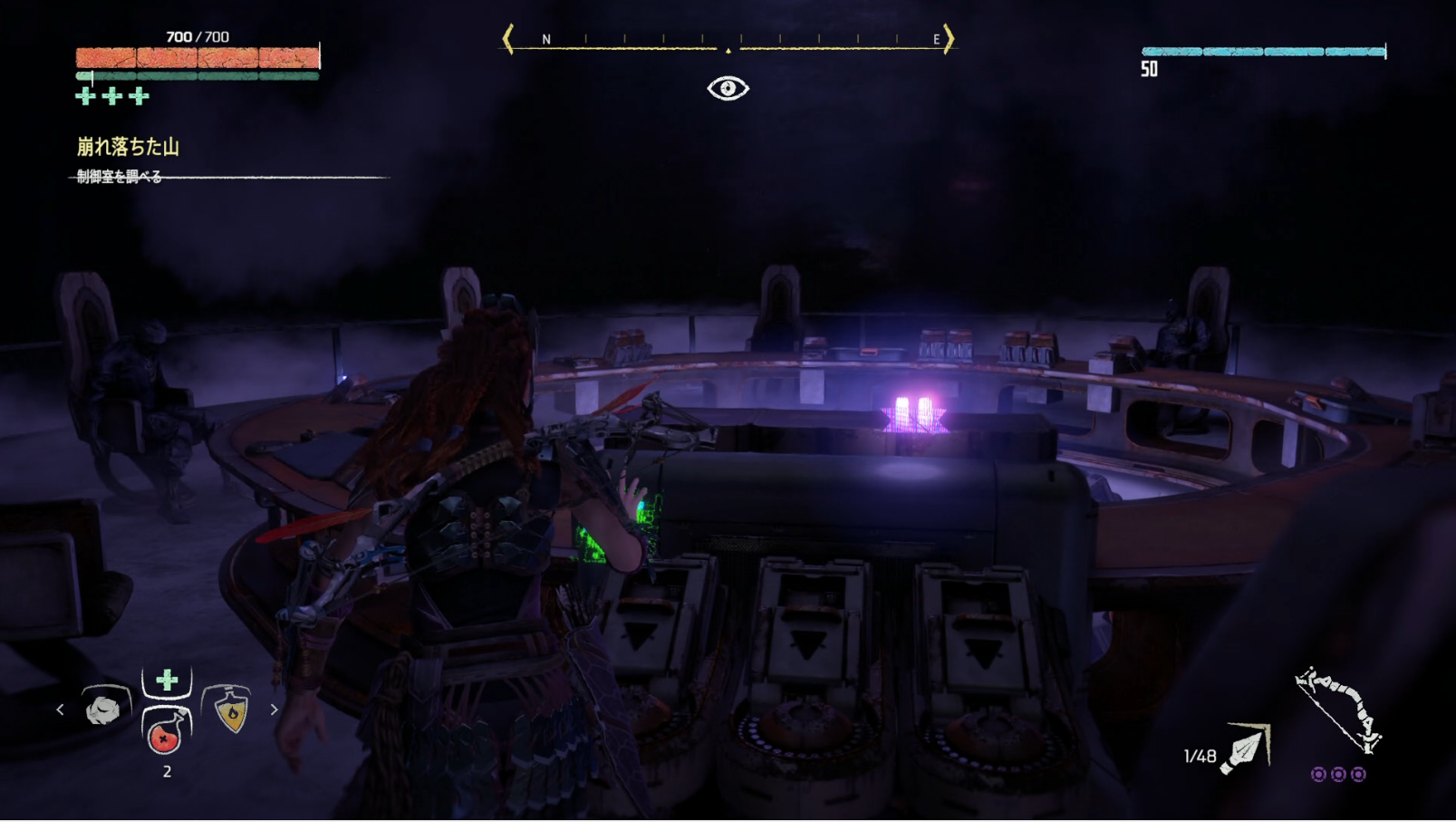Use the red health potion slot
Screen dimensions: 1456x822
point(165,732)
